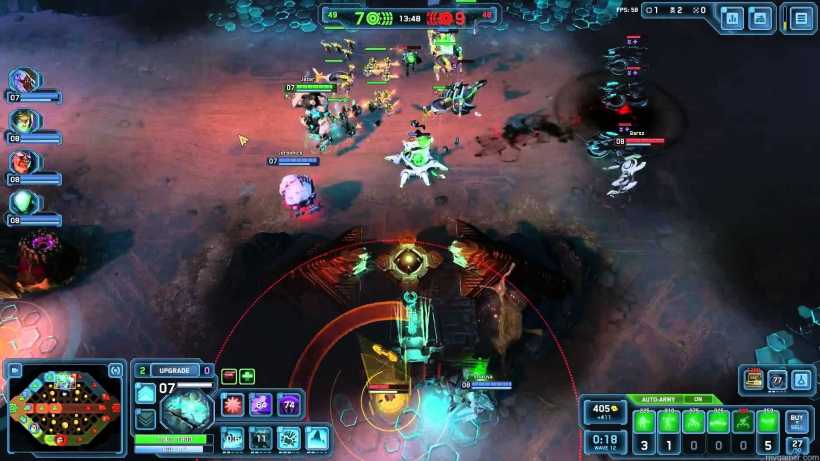This screenshot has width=820, height=461.
Task: Click the minimap signal ping button
Action: click(x=117, y=370)
